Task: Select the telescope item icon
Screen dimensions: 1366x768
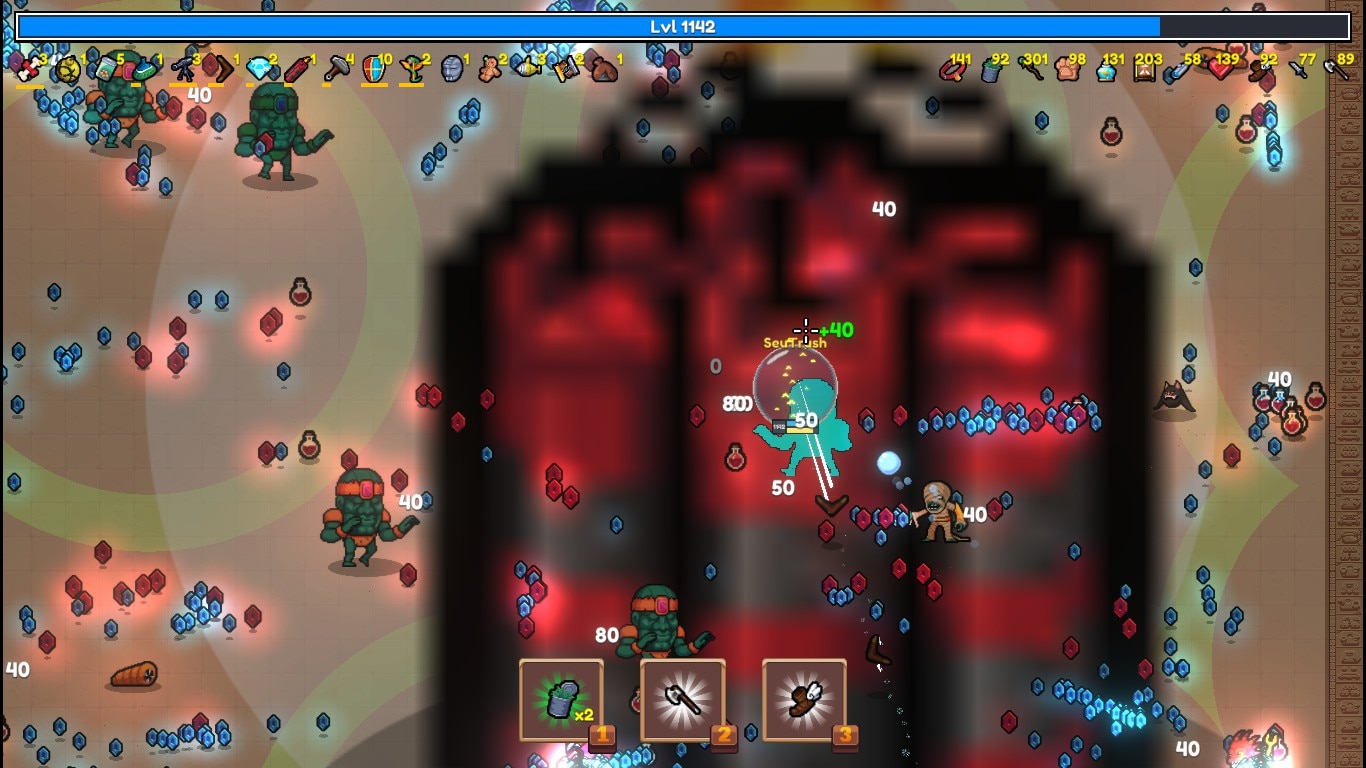Action: (184, 68)
